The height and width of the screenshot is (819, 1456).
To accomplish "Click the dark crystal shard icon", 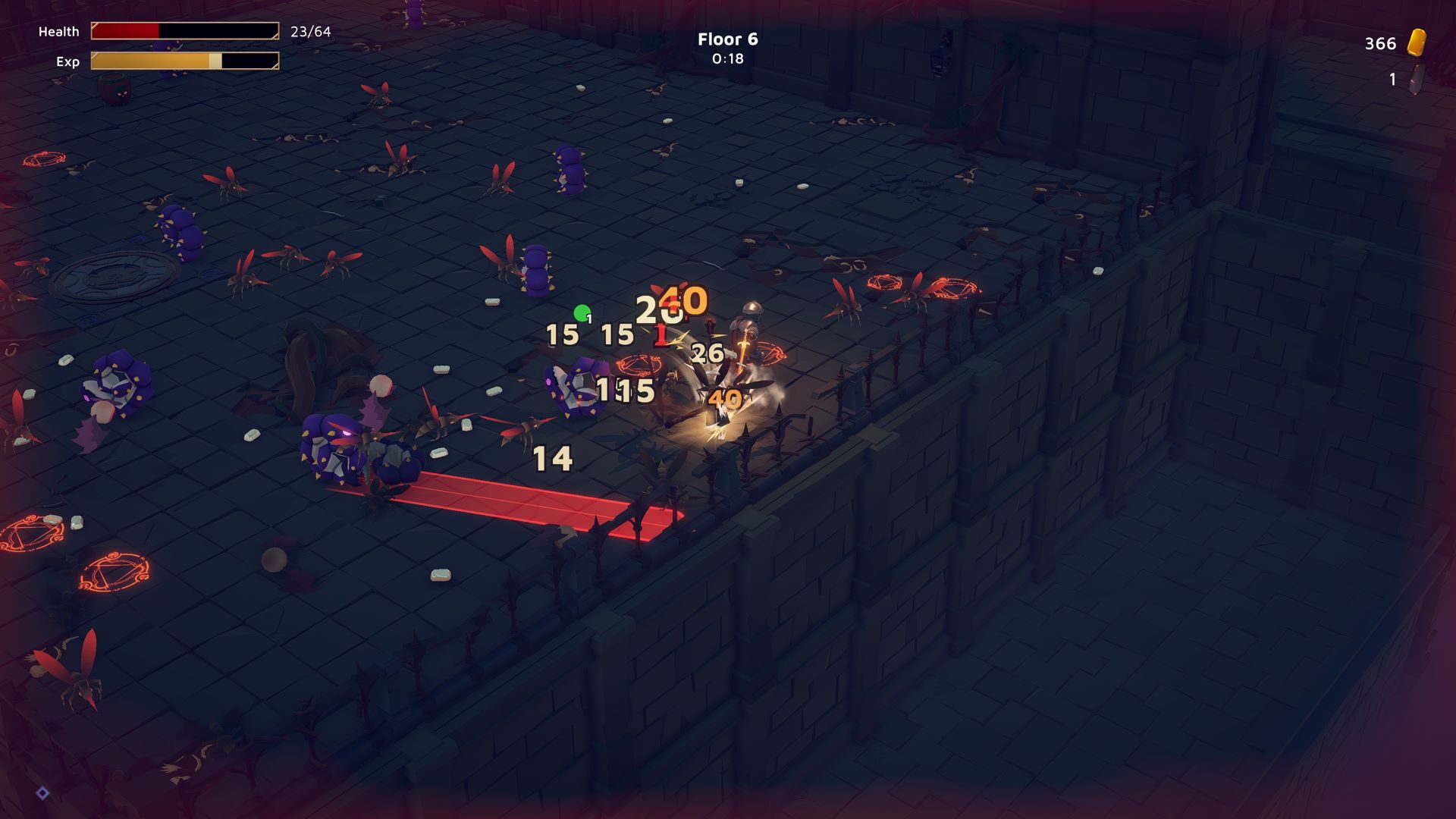I will tap(1416, 79).
